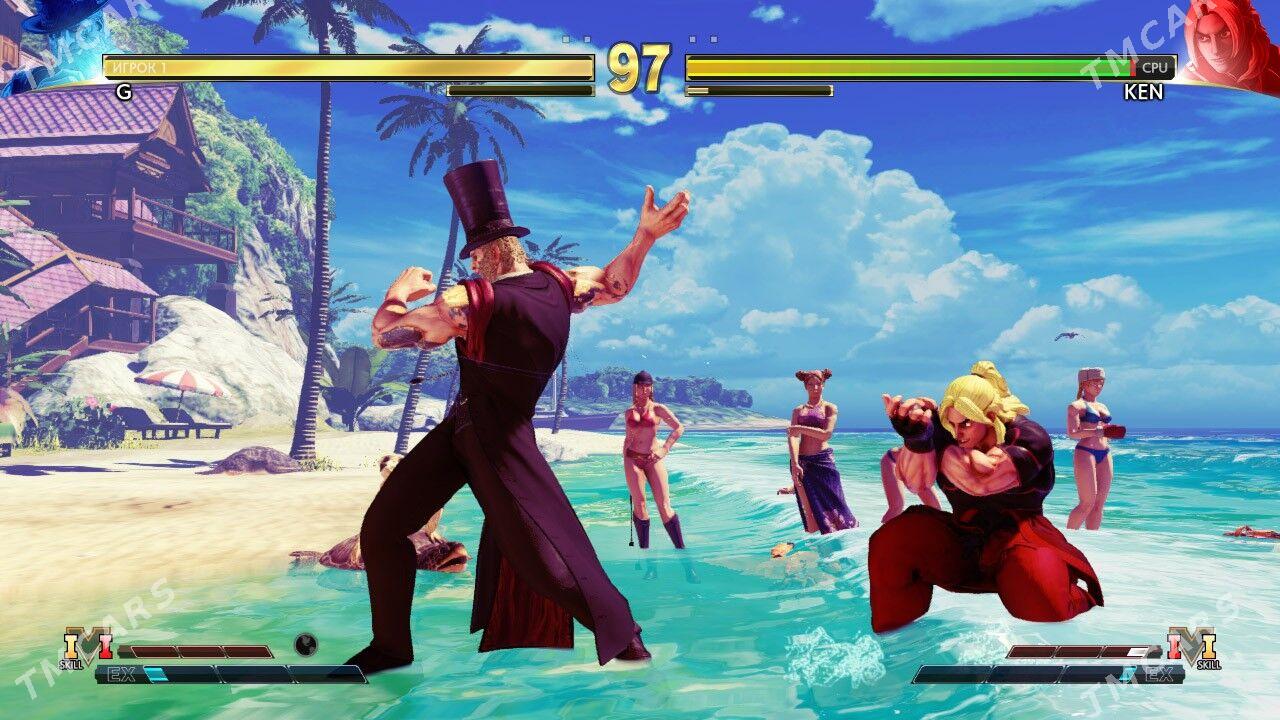Click the SKILL label under G's V-gauge
The height and width of the screenshot is (720, 1280).
pyautogui.click(x=70, y=663)
